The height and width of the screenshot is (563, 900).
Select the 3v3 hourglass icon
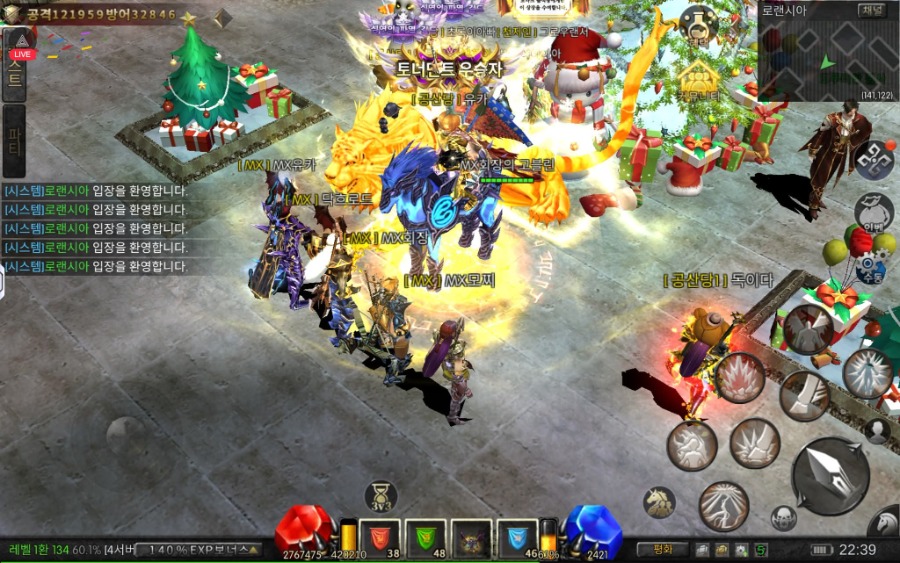coord(380,496)
